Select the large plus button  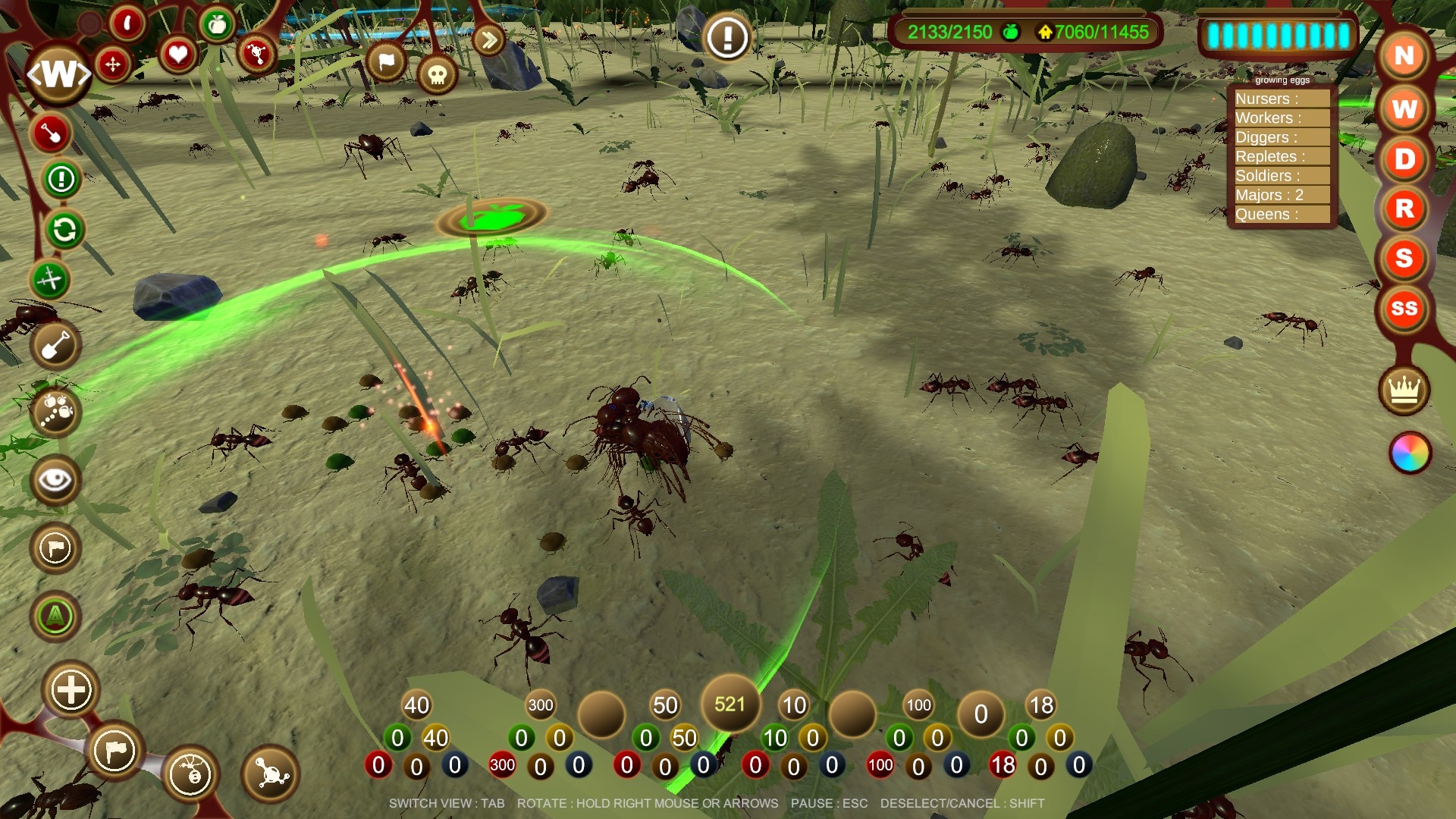71,690
